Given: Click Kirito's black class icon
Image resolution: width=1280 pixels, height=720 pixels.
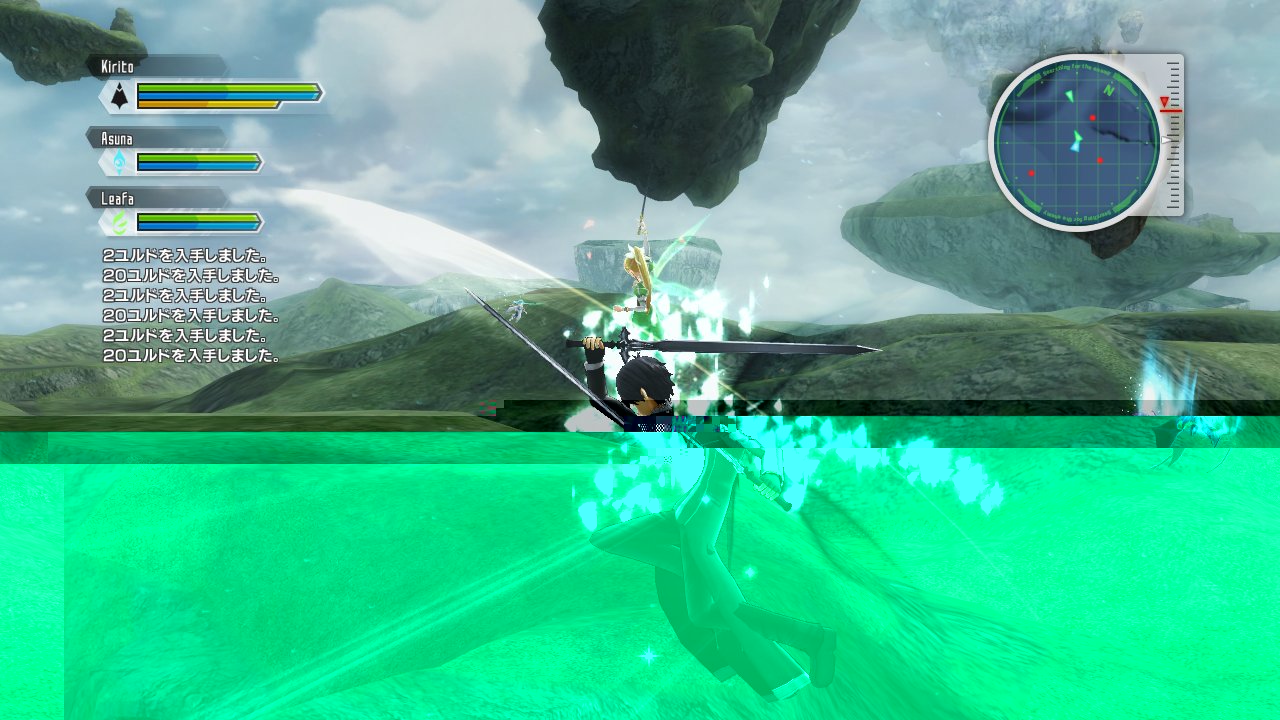Looking at the screenshot, I should point(120,96).
